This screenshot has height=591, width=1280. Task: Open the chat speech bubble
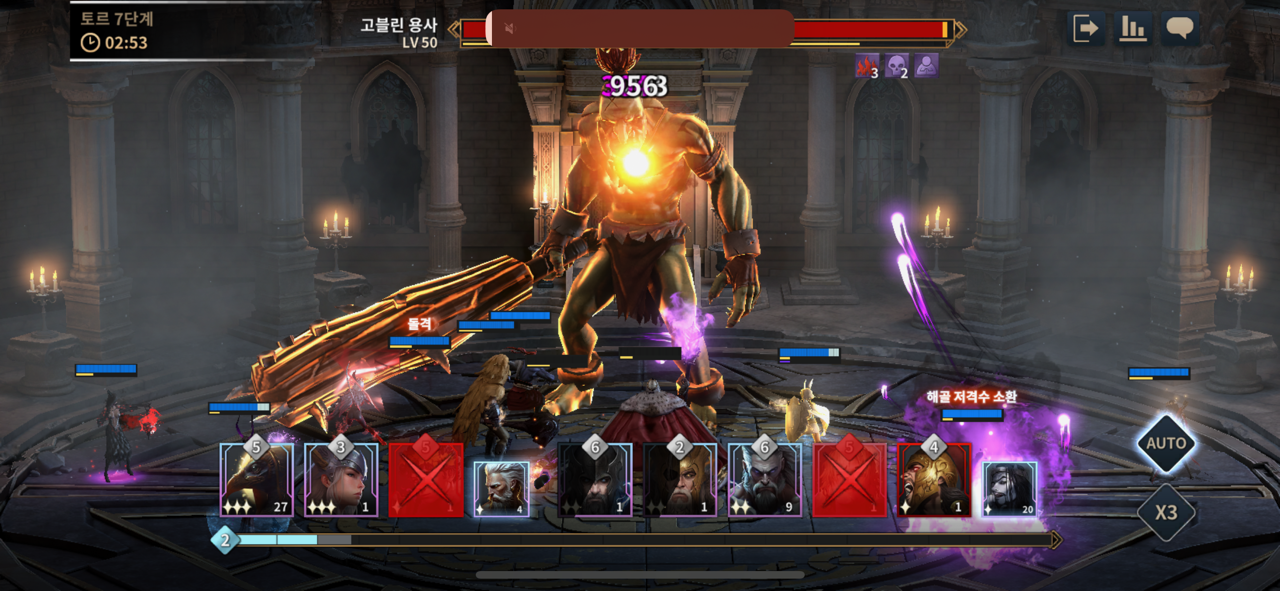click(x=1181, y=28)
